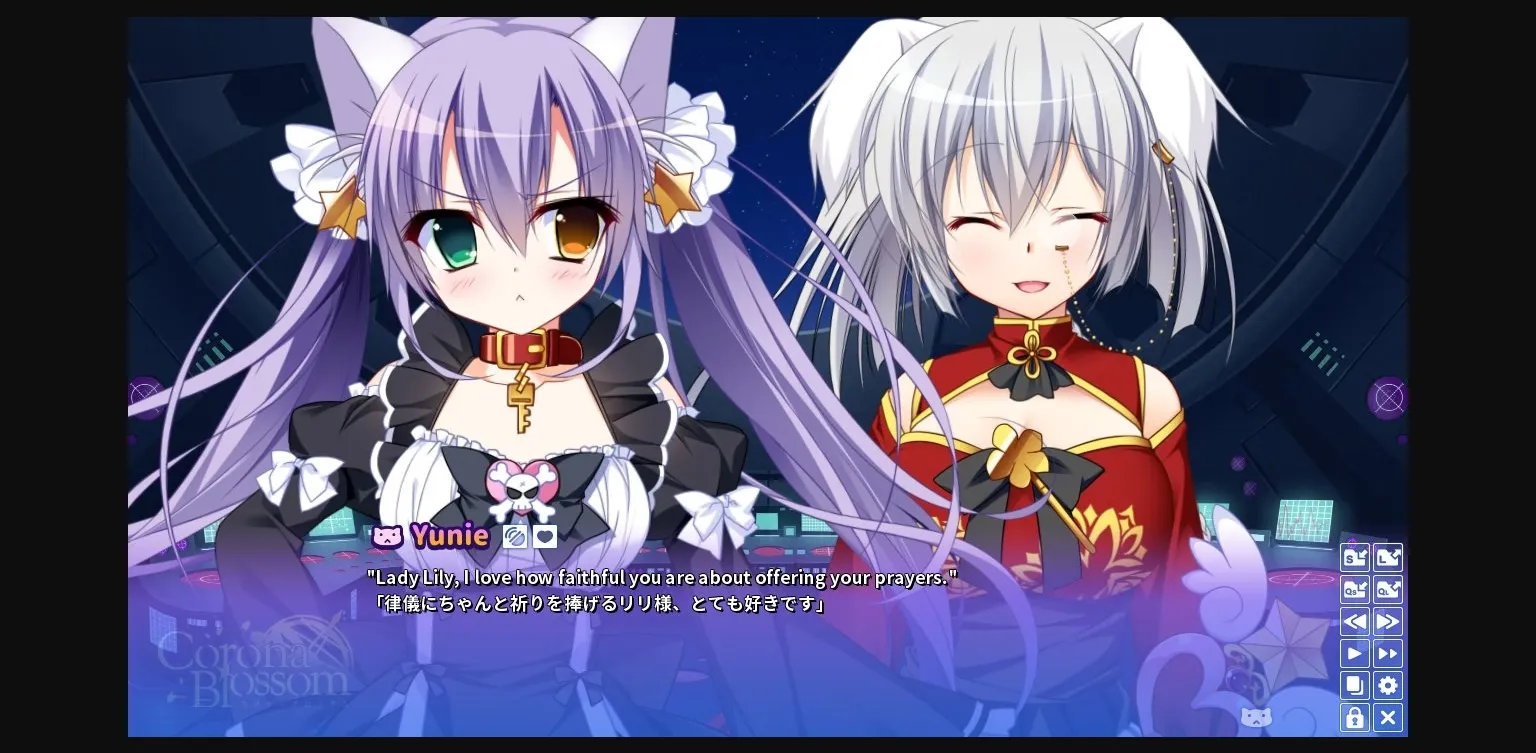Toggle the padlock screen lock
This screenshot has height=753, width=1536.
[x=1355, y=718]
